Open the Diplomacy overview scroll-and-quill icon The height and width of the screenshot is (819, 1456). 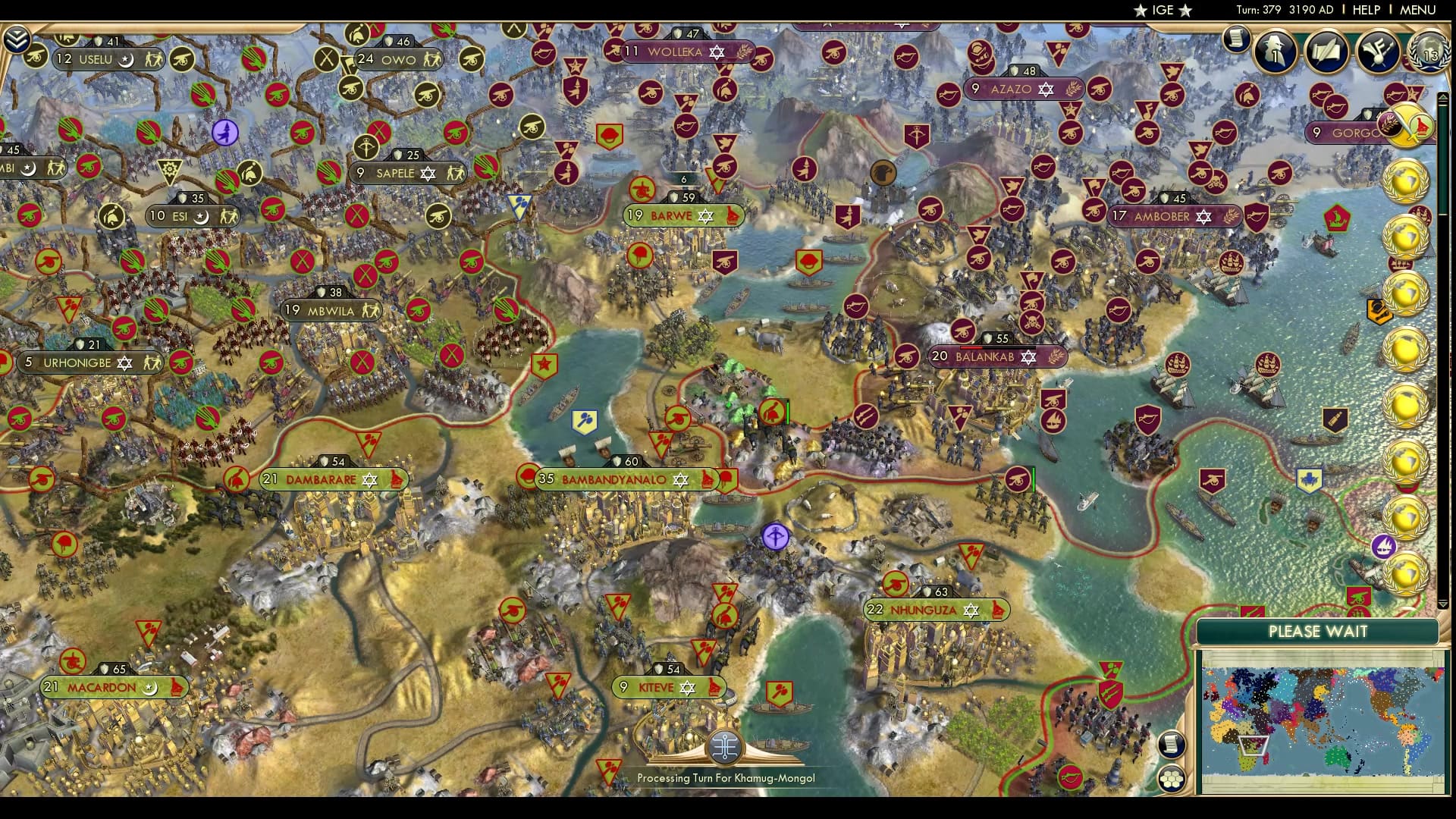point(1329,49)
